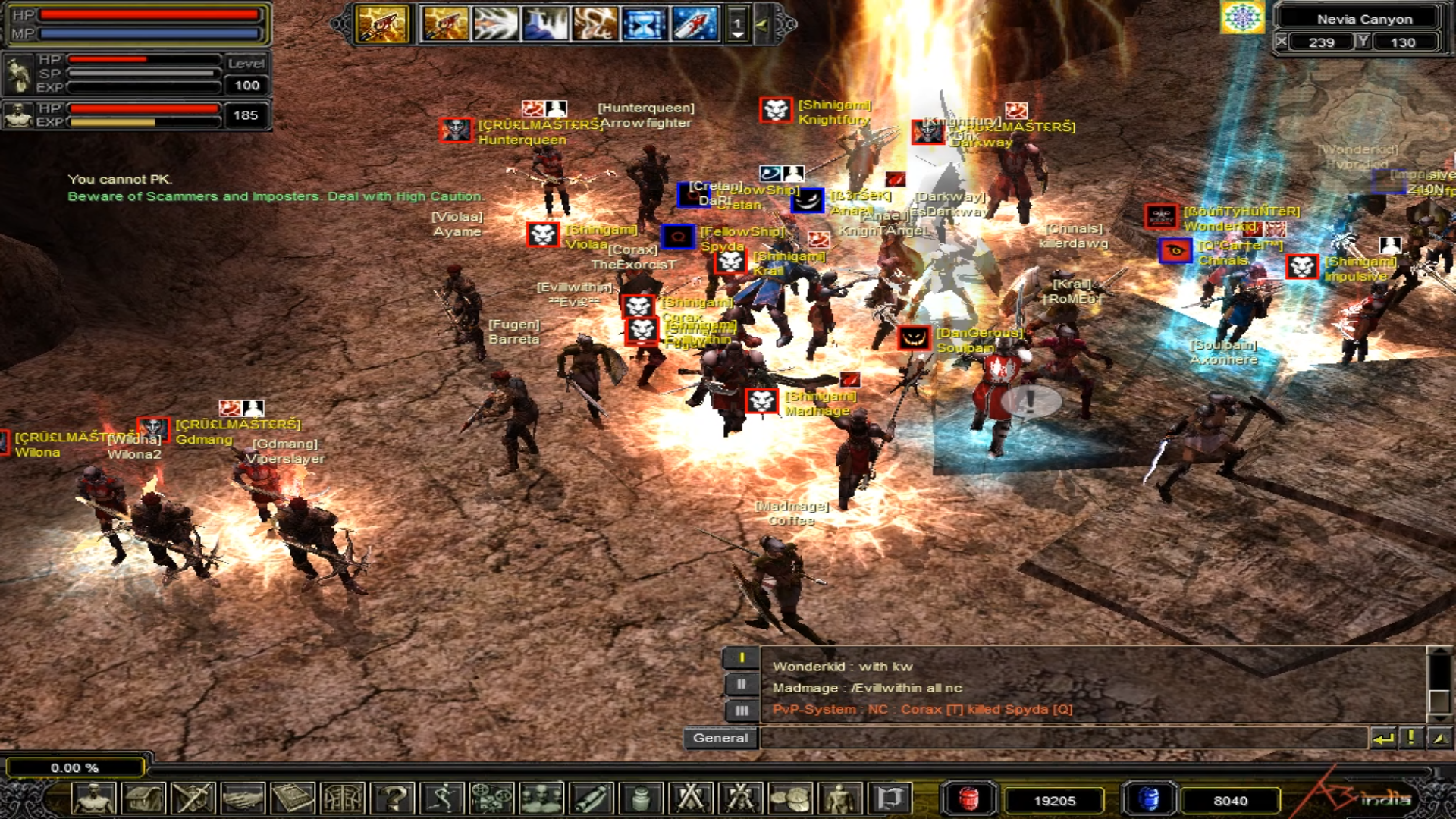Viewport: 1456px width, 819px height.
Task: Send the chat message with enter button
Action: pos(1382,738)
